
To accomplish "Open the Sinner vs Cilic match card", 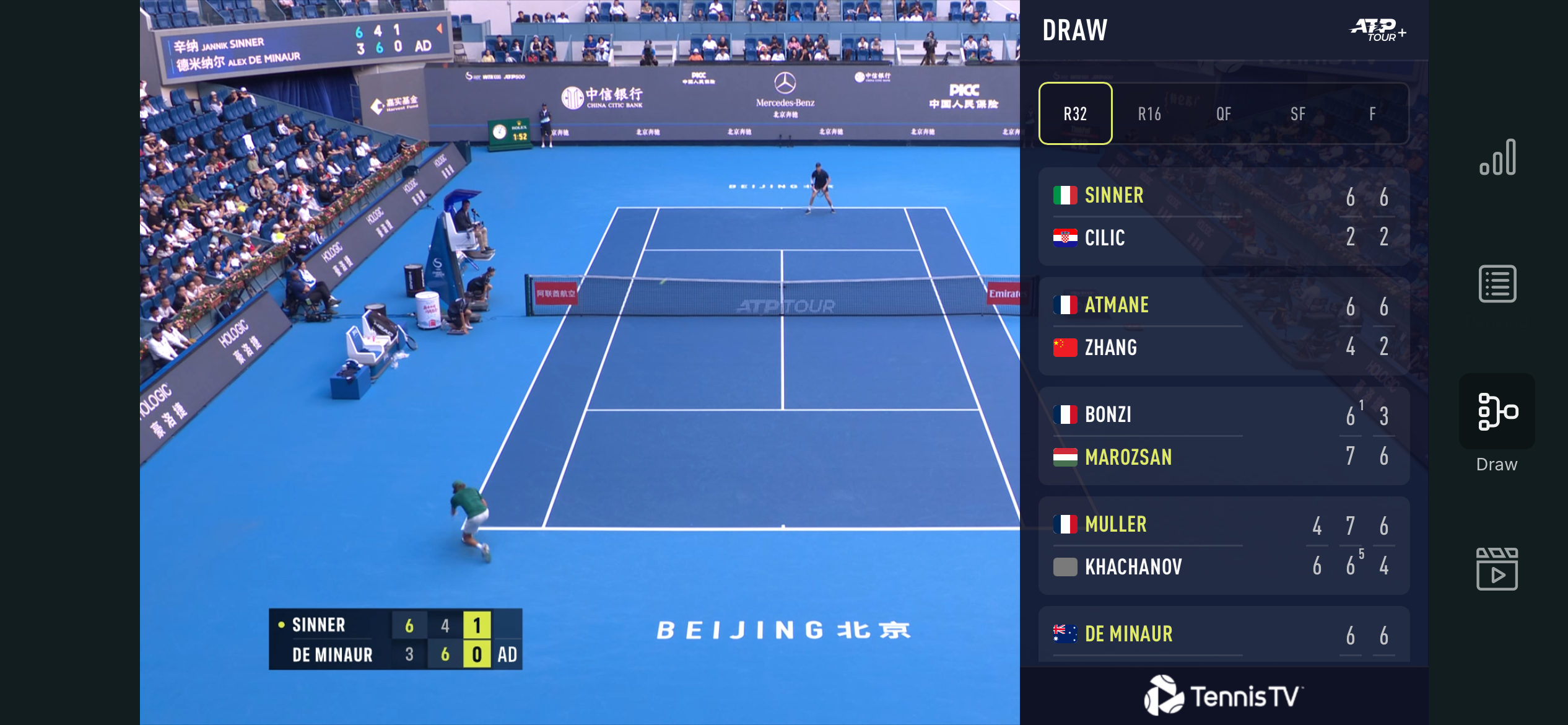I will click(x=1224, y=216).
